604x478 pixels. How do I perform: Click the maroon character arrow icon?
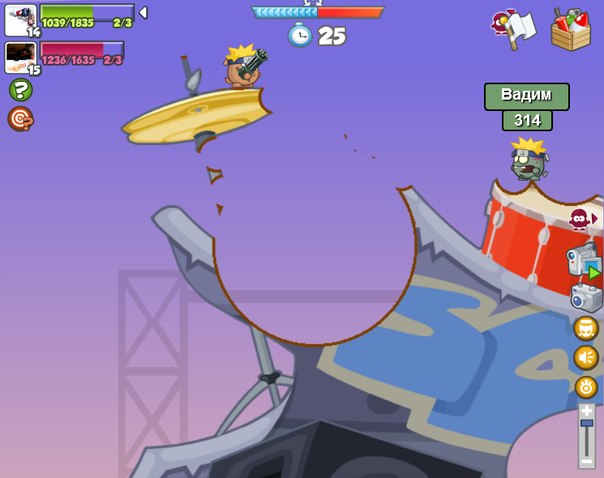pyautogui.click(x=580, y=218)
